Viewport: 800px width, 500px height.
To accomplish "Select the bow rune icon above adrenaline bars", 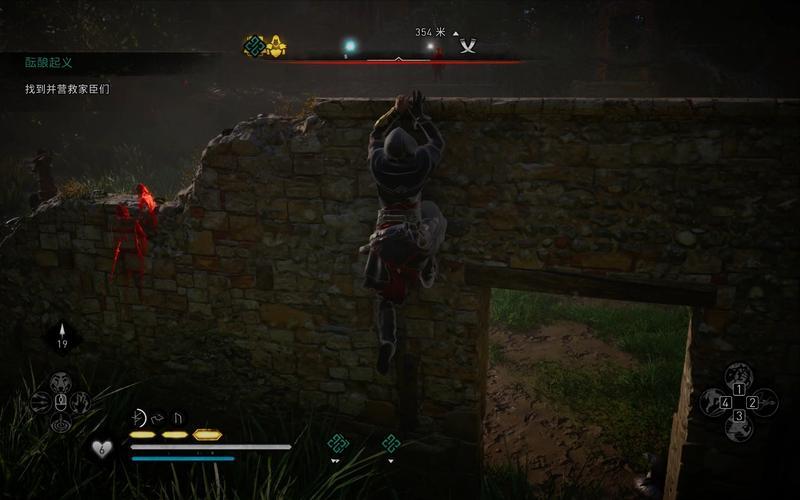I will [139, 418].
